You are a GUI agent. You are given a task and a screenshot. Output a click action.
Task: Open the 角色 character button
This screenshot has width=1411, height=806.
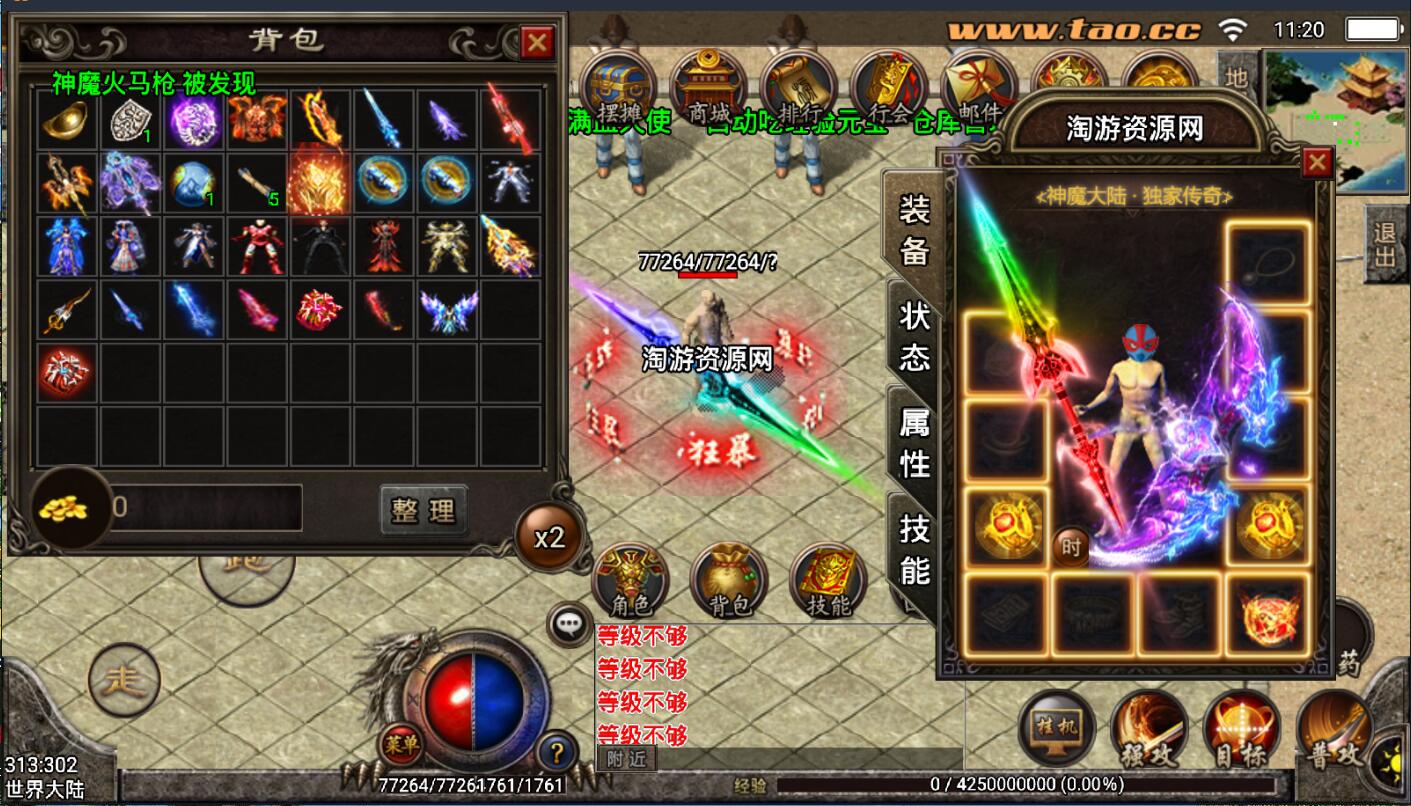click(630, 581)
